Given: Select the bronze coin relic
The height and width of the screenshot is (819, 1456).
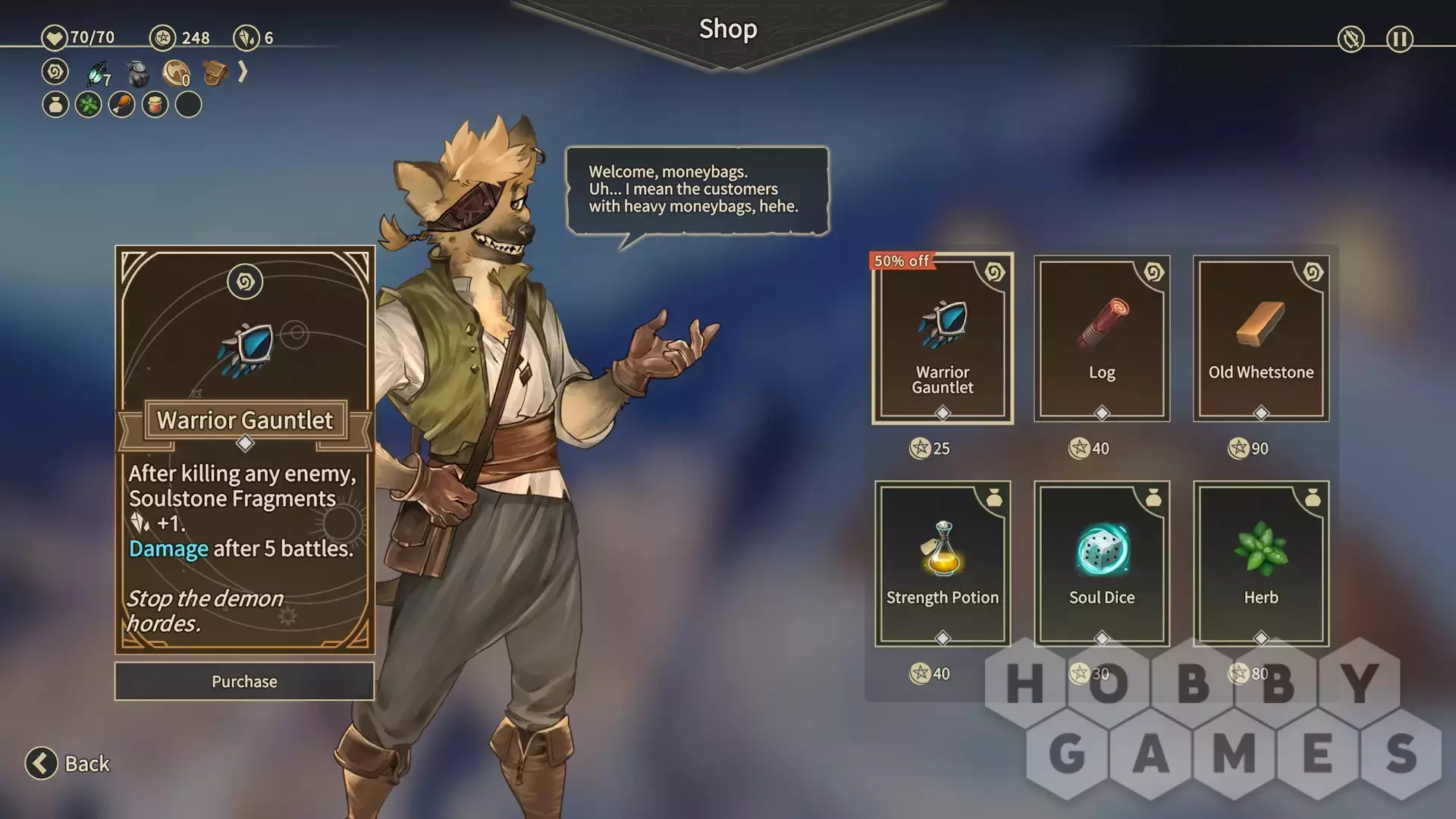Looking at the screenshot, I should [176, 74].
